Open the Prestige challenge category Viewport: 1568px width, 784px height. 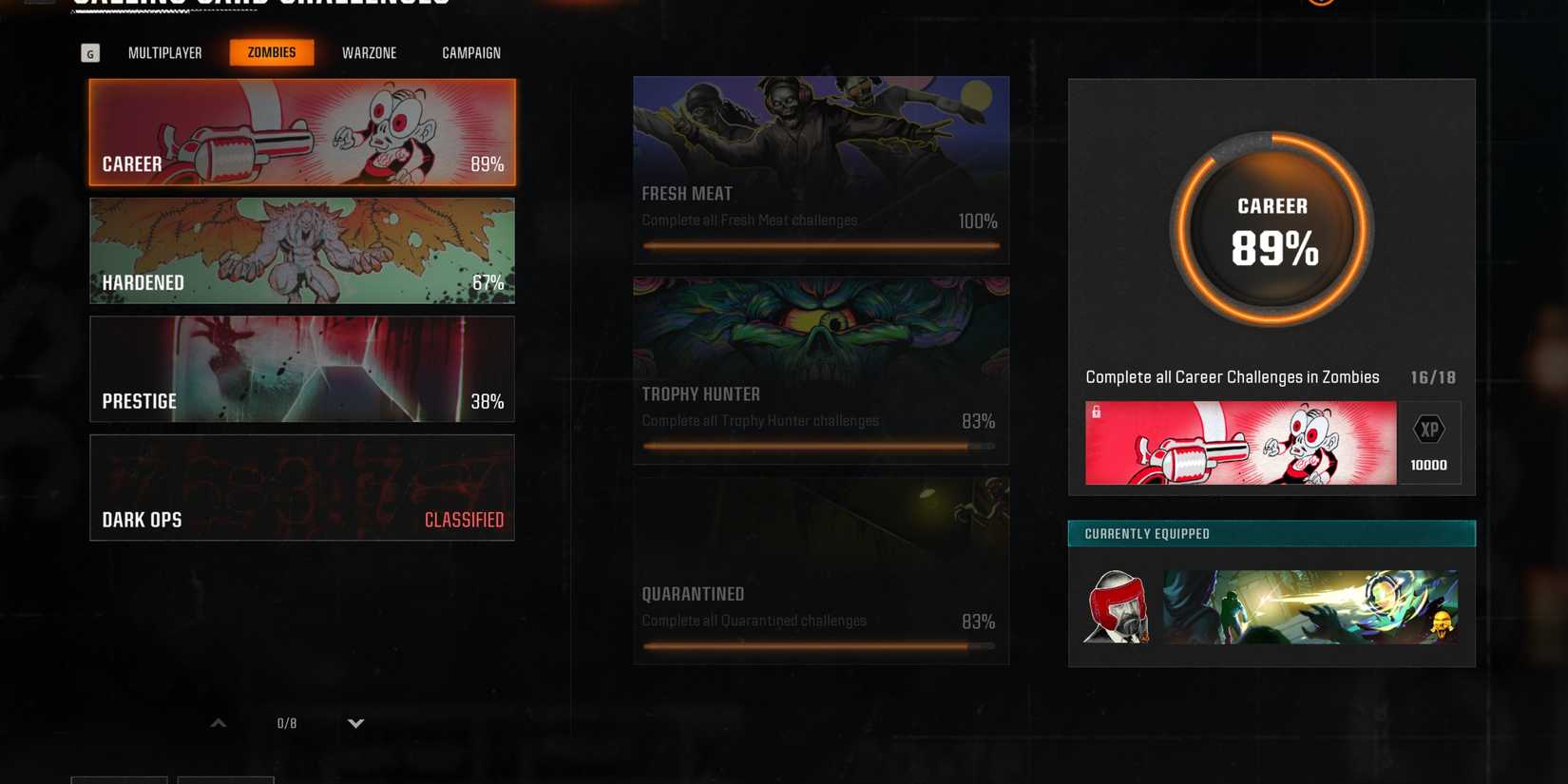(x=301, y=369)
